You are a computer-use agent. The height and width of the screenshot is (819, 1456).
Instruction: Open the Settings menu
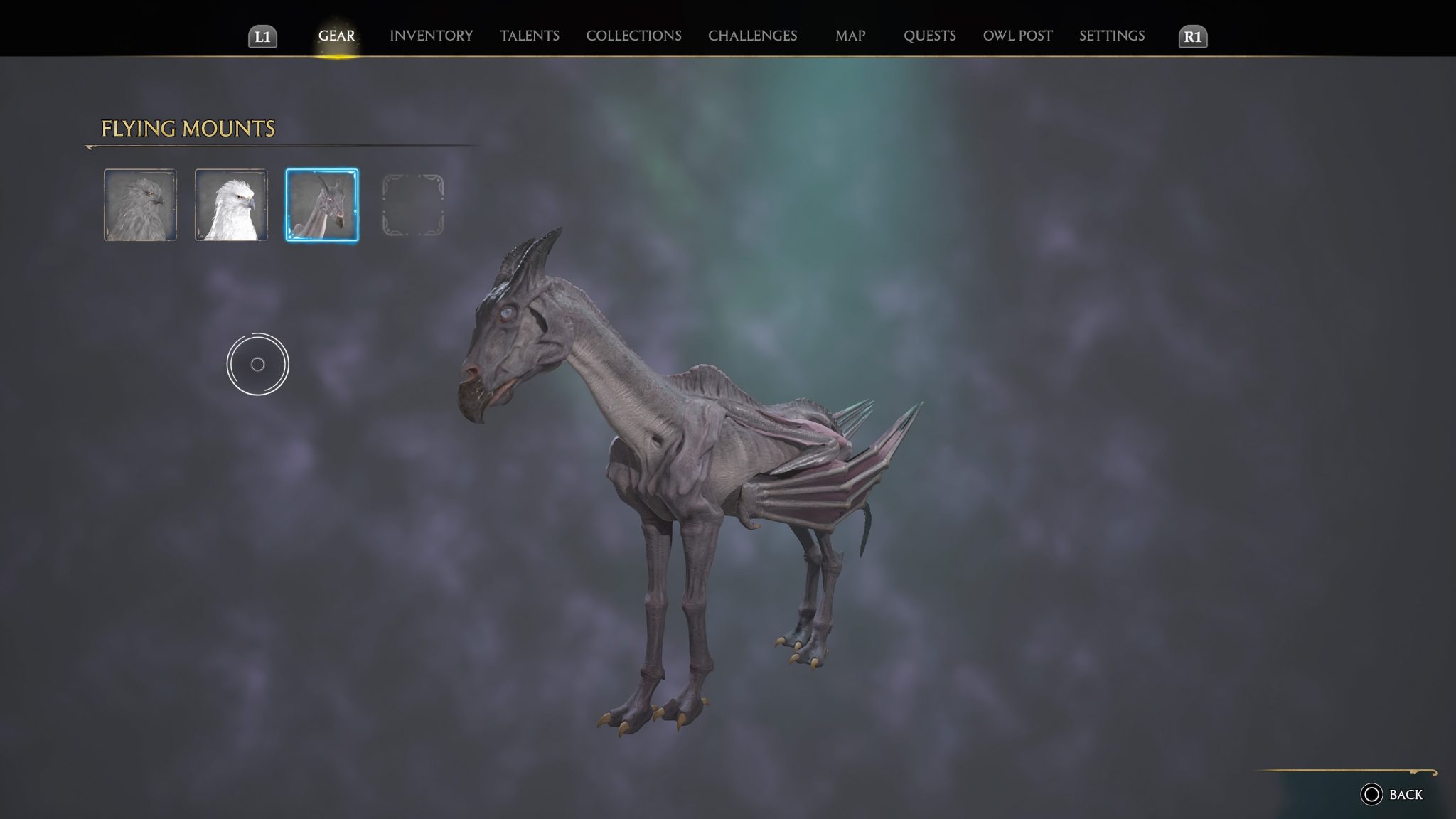[1110, 35]
